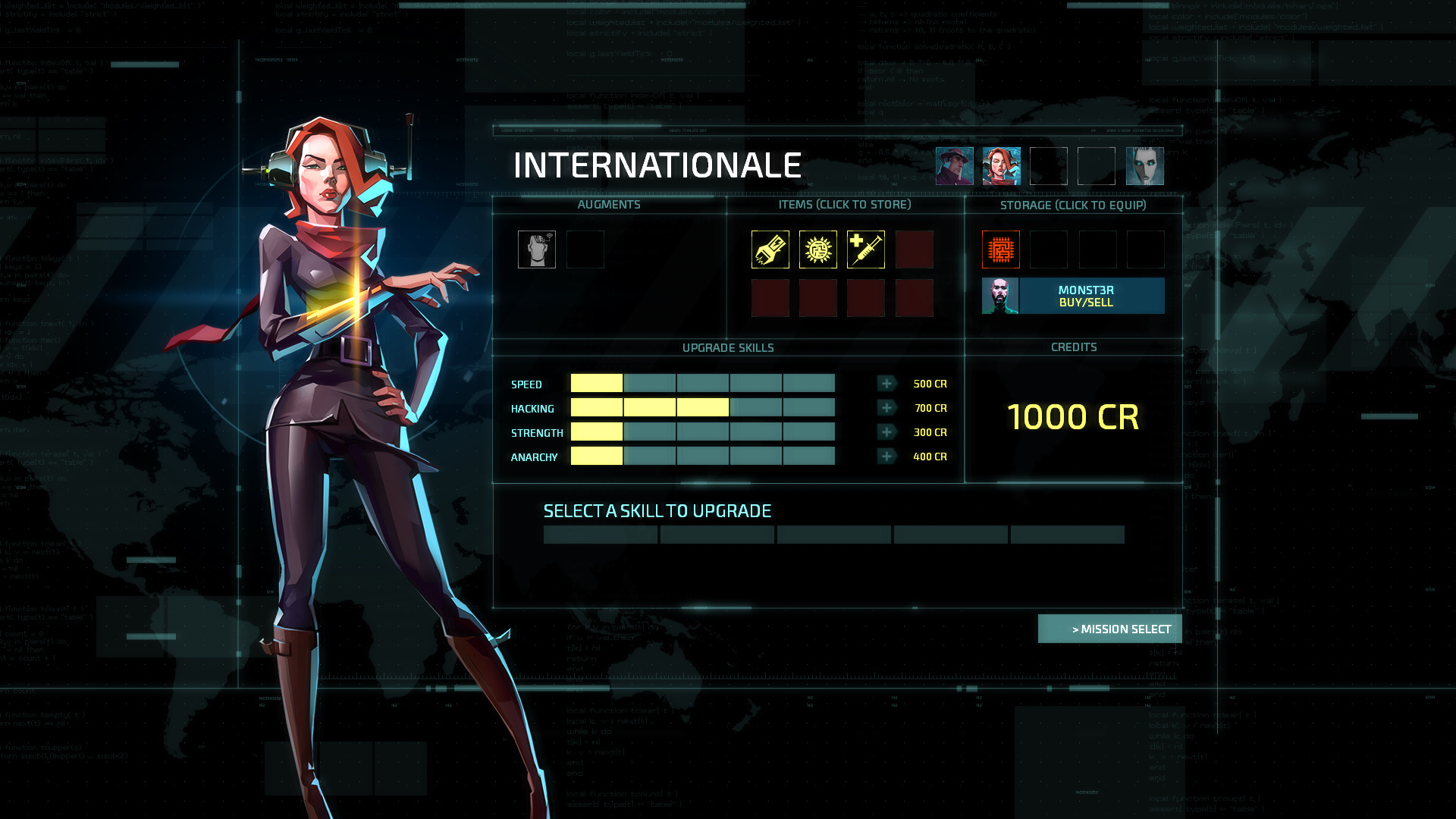Select the red-haired Internationale portrait
The width and height of the screenshot is (1456, 819).
click(1002, 166)
